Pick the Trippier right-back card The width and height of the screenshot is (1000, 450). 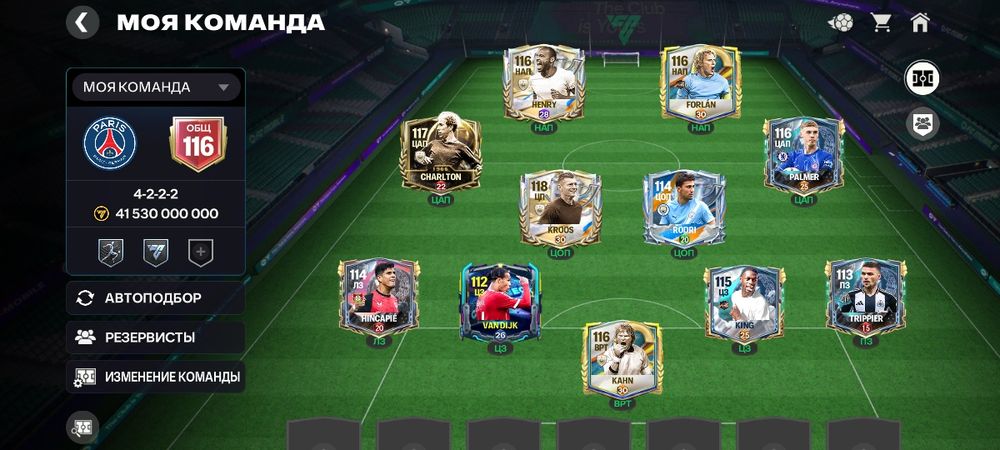pos(865,298)
